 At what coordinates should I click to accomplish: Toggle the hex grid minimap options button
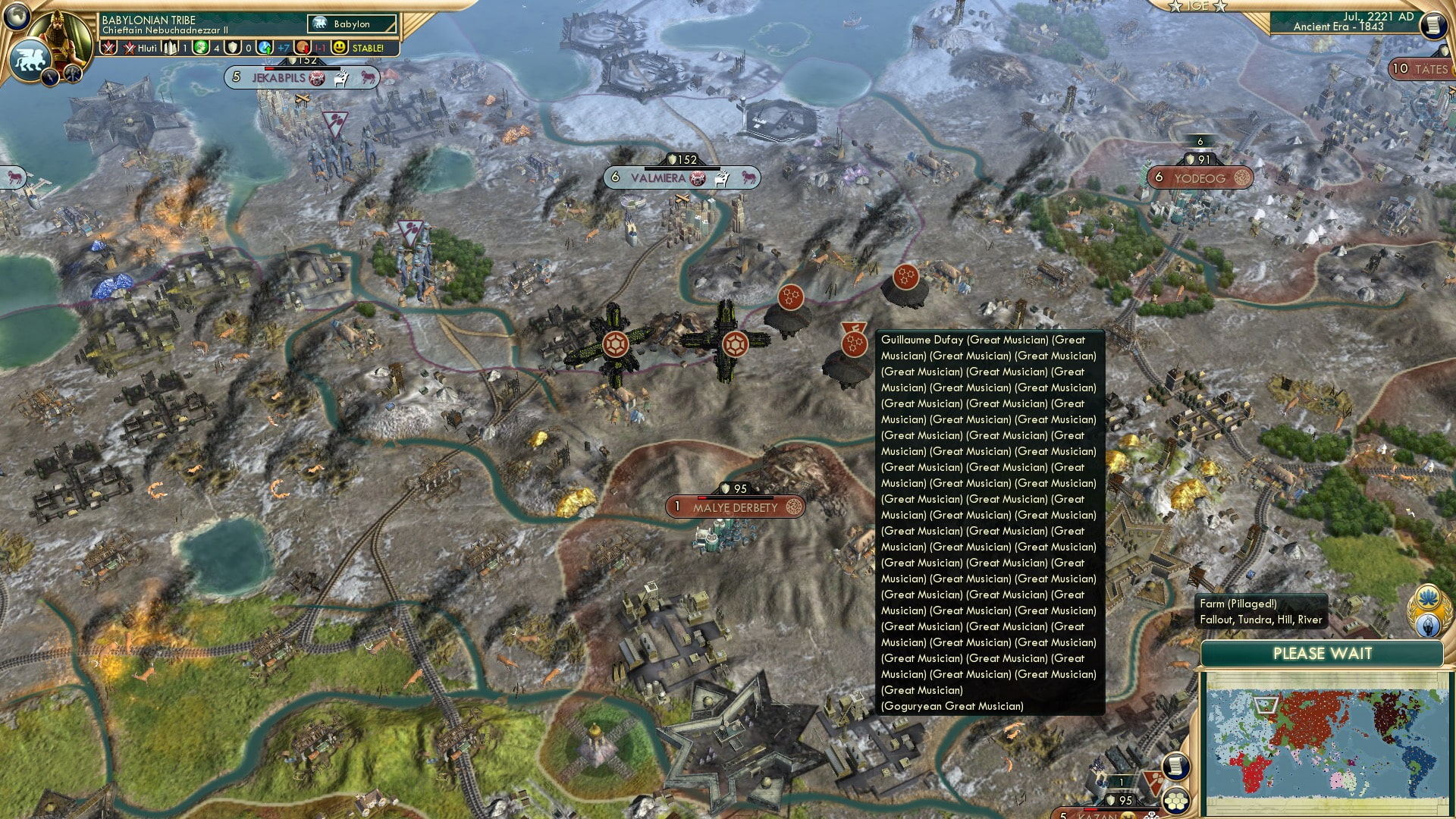point(1176,802)
